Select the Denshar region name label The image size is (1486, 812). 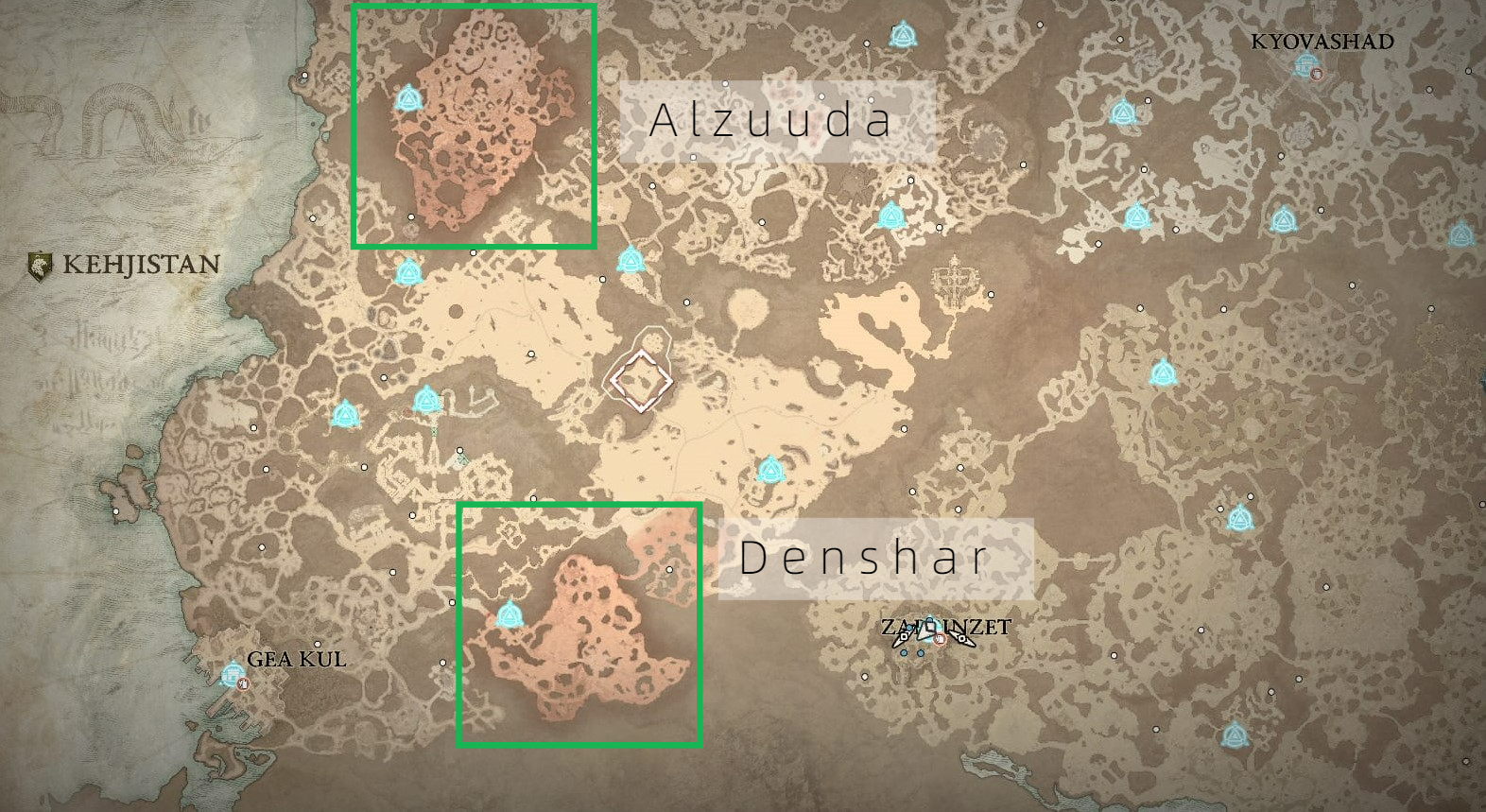pyautogui.click(x=865, y=558)
